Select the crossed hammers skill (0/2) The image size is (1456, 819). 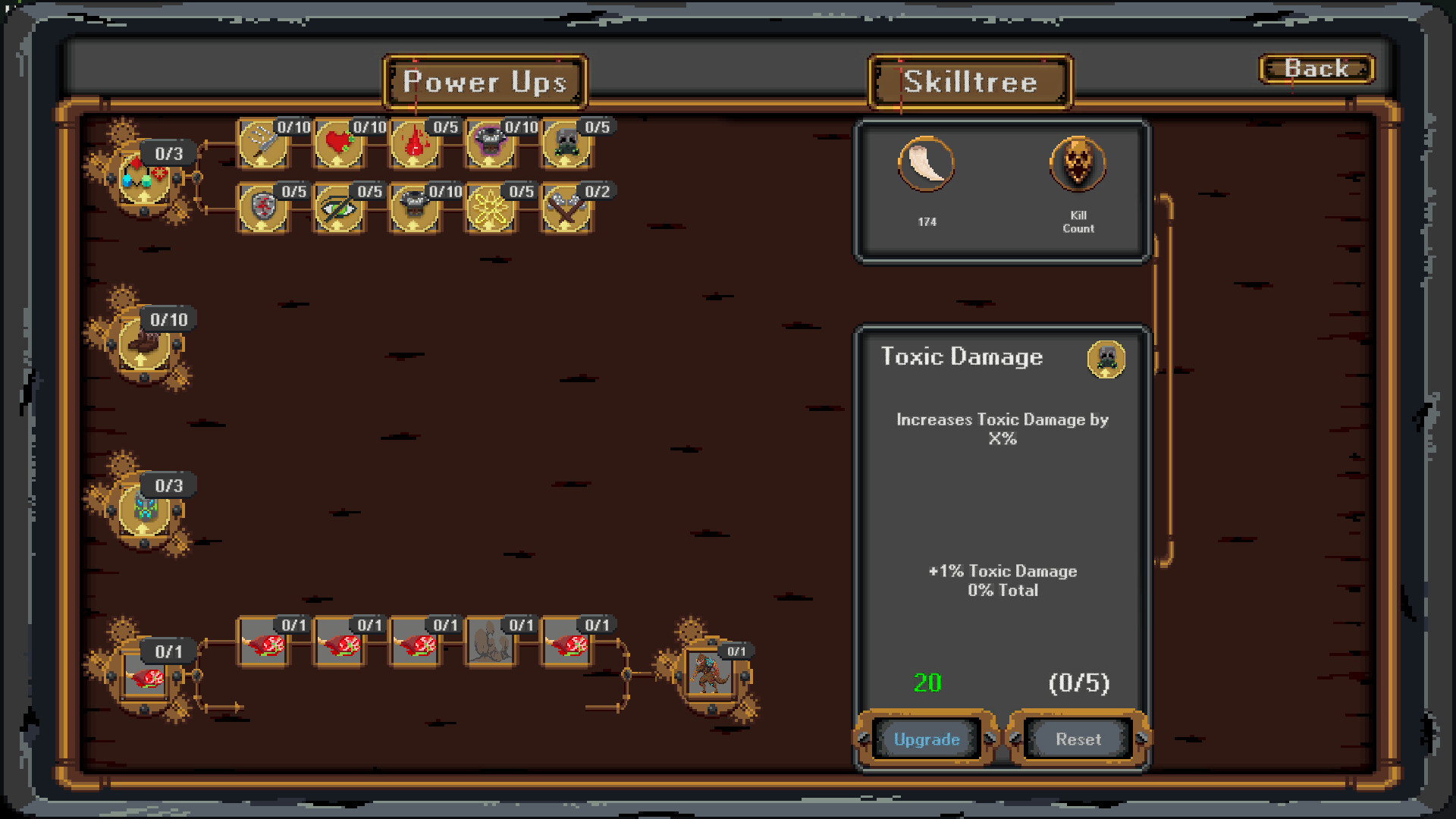566,210
